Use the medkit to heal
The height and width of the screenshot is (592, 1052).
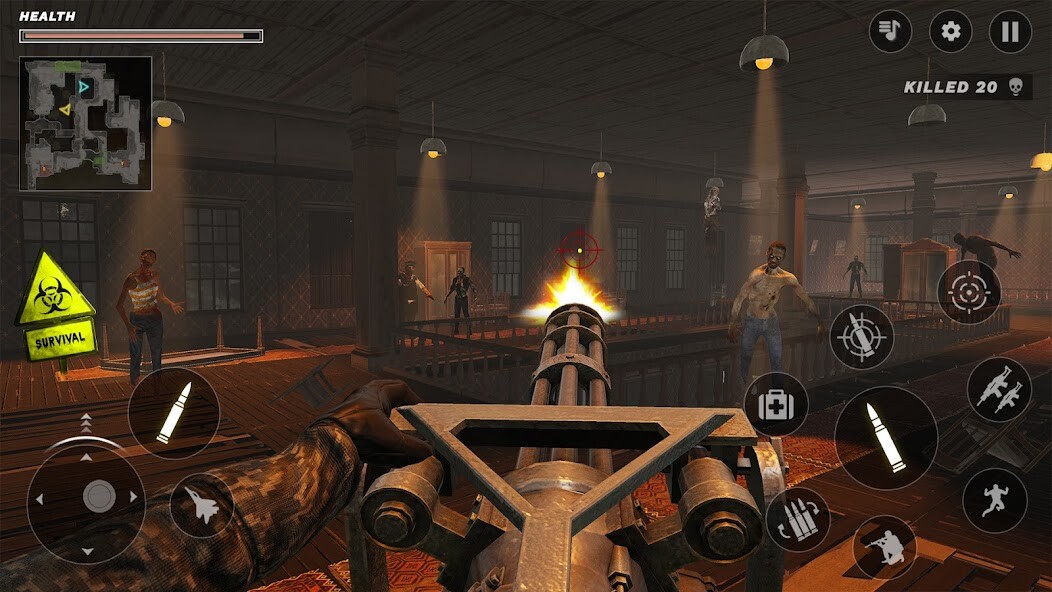[x=776, y=405]
